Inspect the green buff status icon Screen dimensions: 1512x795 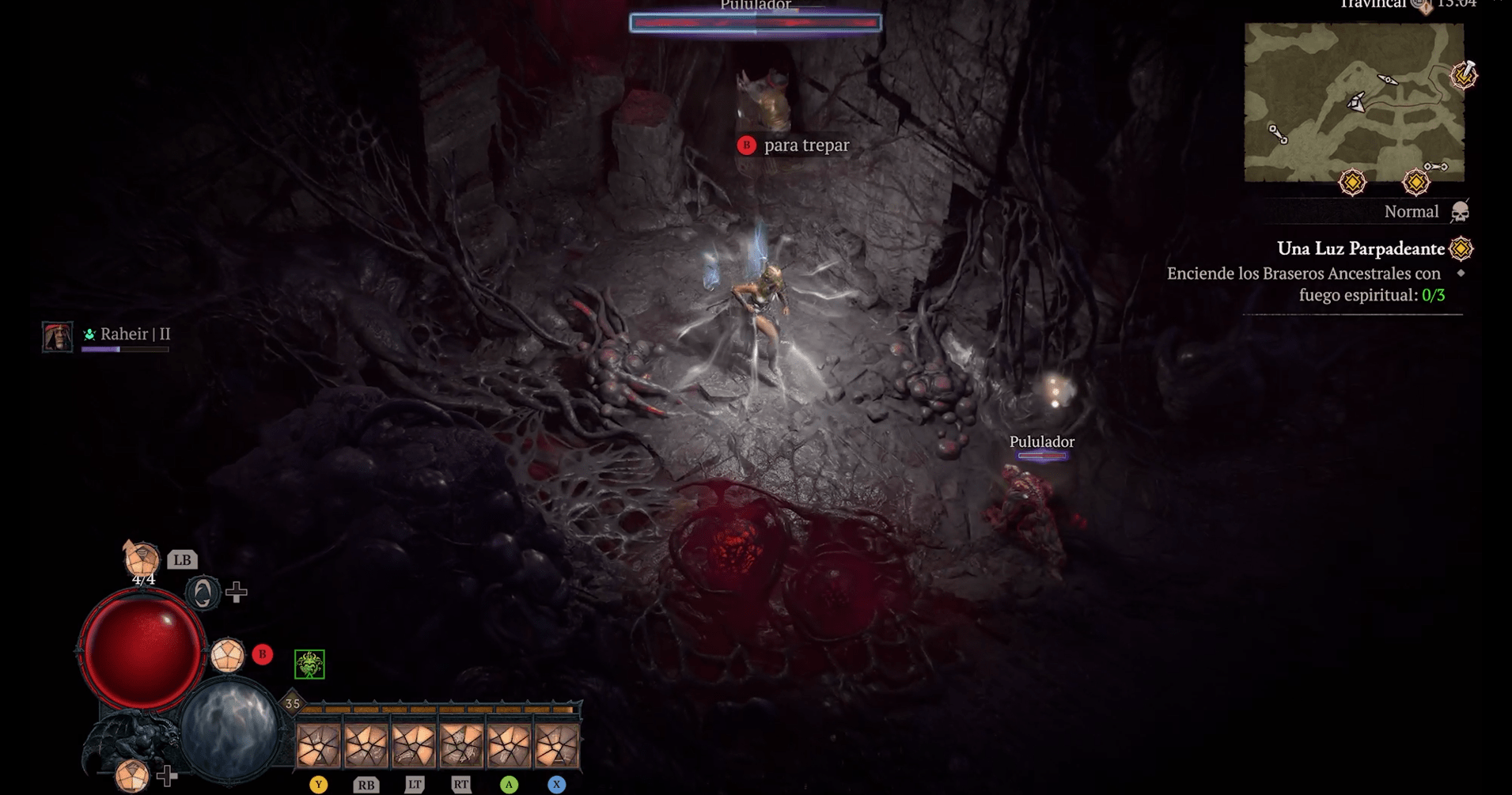[309, 664]
